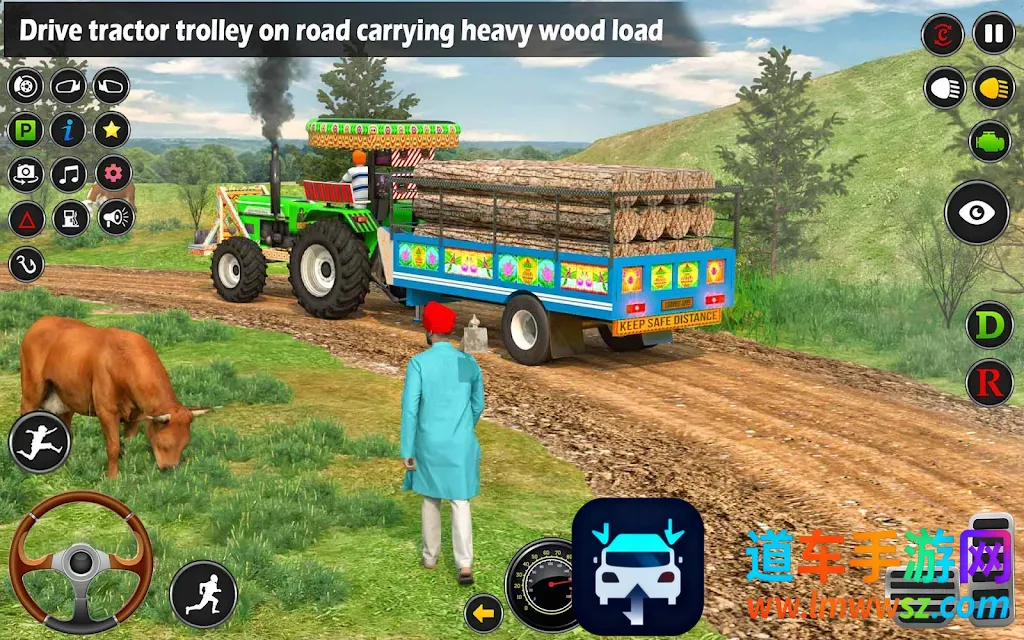Sound the megaphone horn
This screenshot has height=640, width=1024.
116,217
